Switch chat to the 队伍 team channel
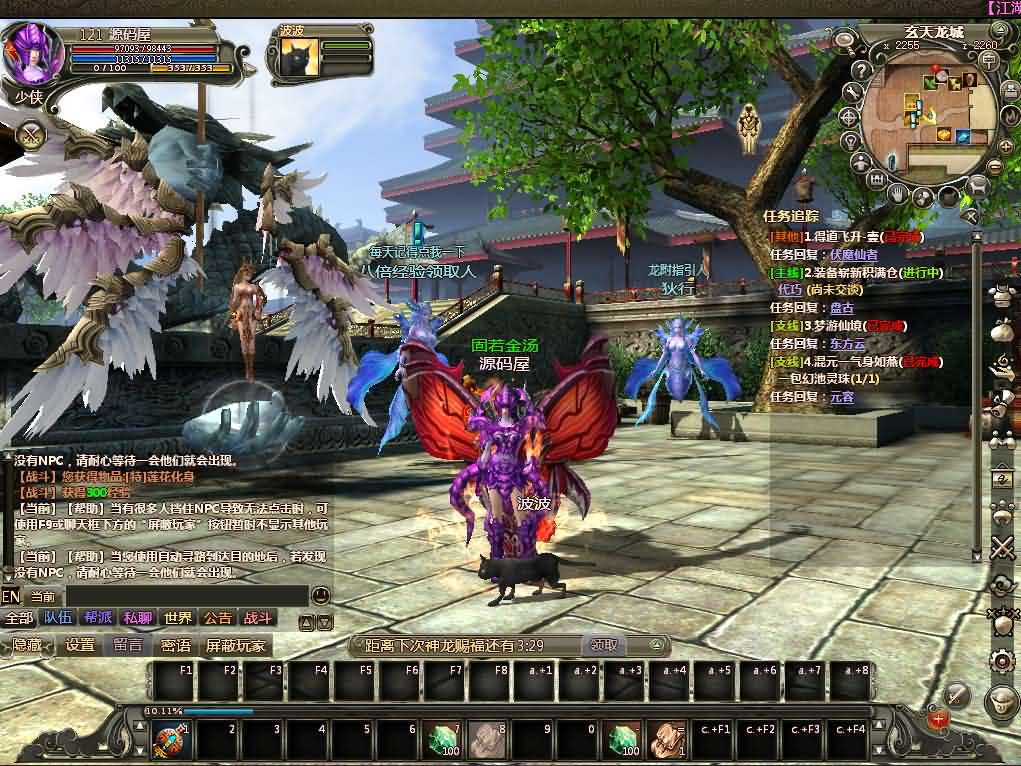The image size is (1021, 766). (58, 618)
